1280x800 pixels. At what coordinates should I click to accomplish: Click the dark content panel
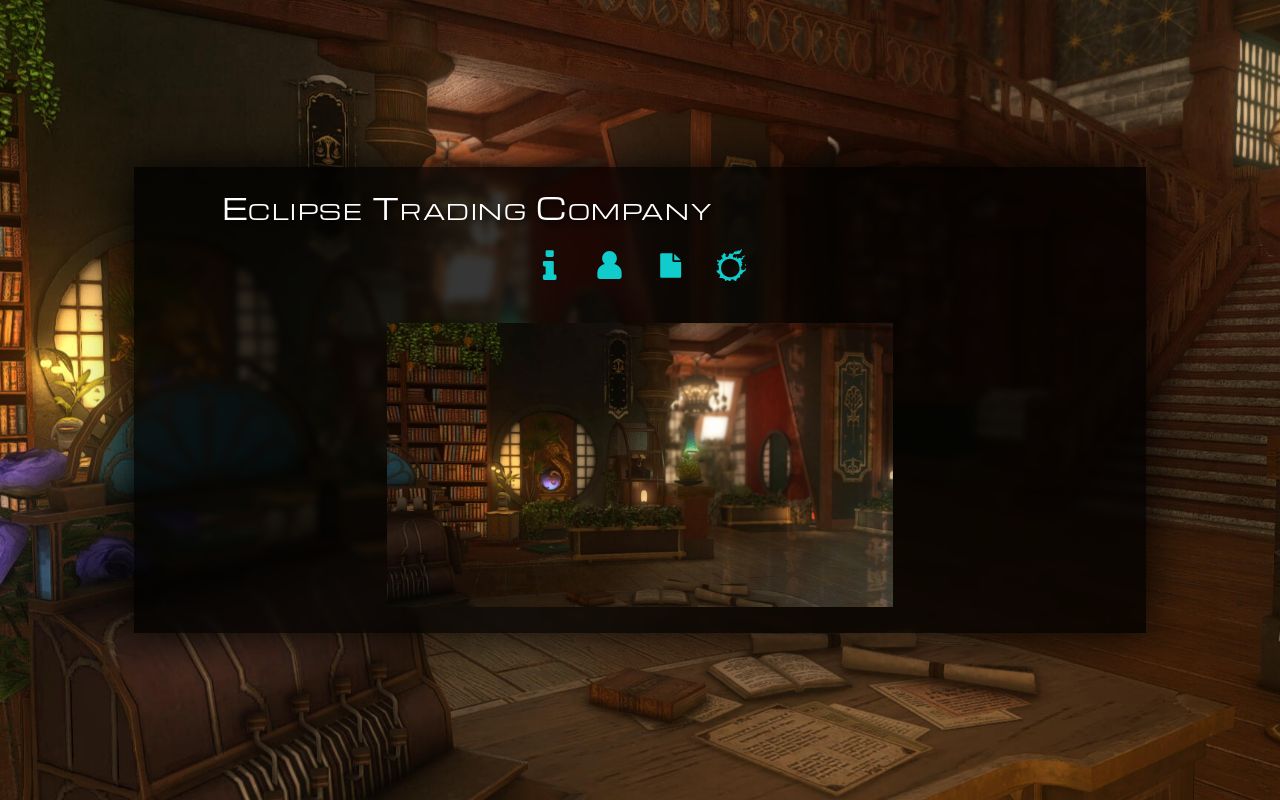(x=1000, y=400)
